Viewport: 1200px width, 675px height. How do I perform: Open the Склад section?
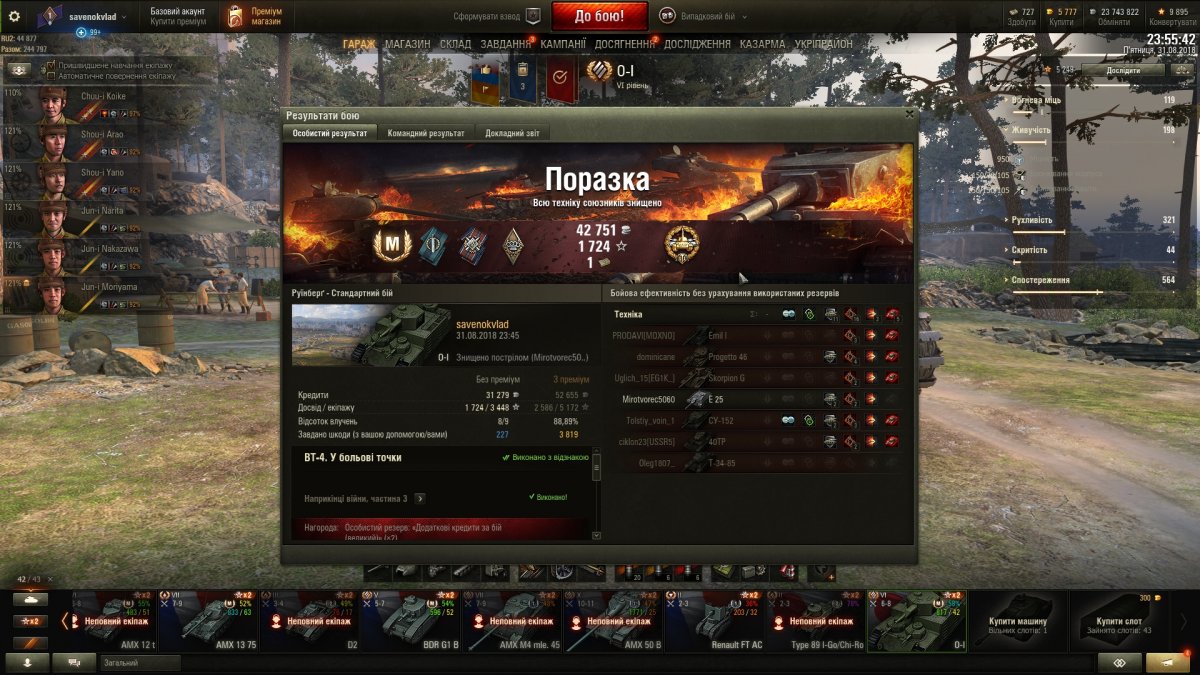(455, 45)
